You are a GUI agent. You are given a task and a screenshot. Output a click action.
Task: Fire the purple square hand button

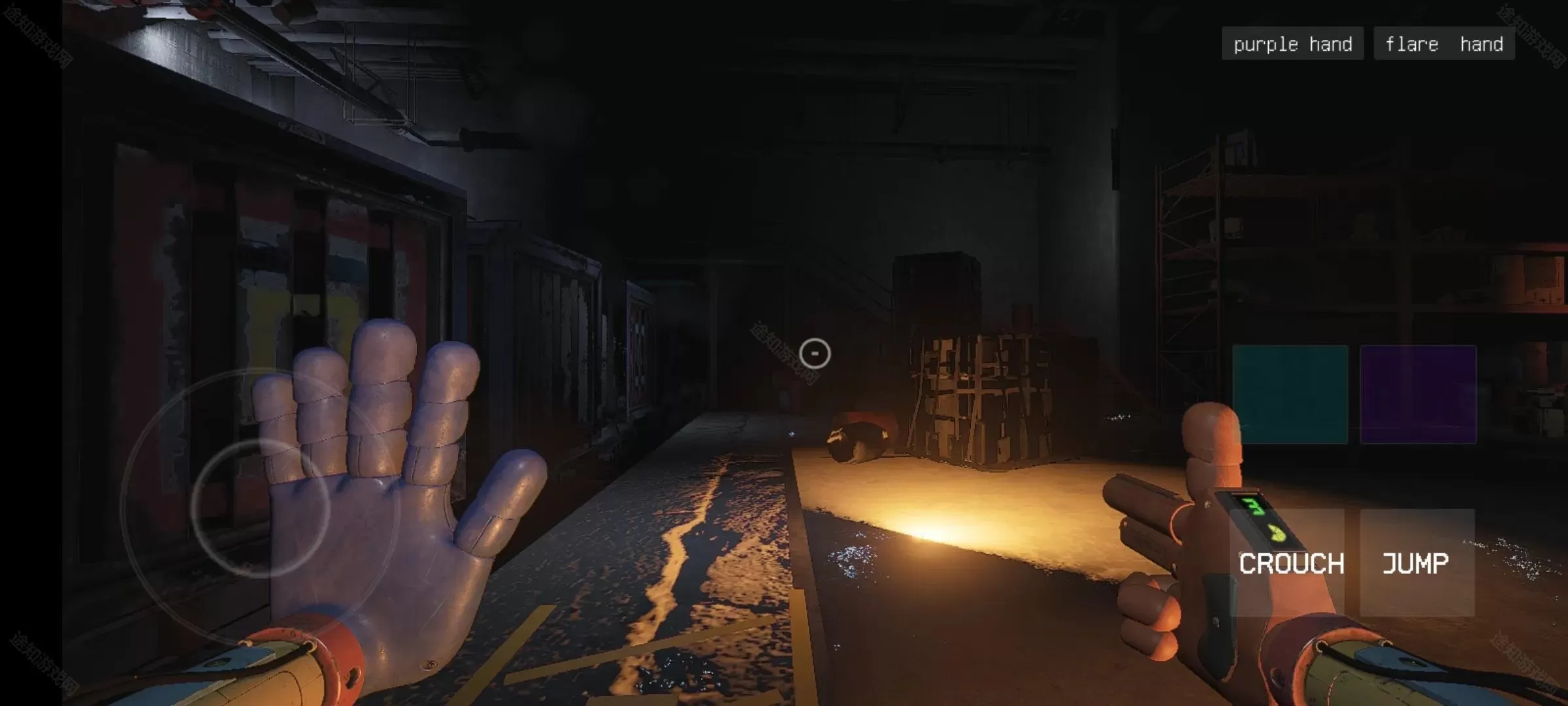click(1418, 394)
